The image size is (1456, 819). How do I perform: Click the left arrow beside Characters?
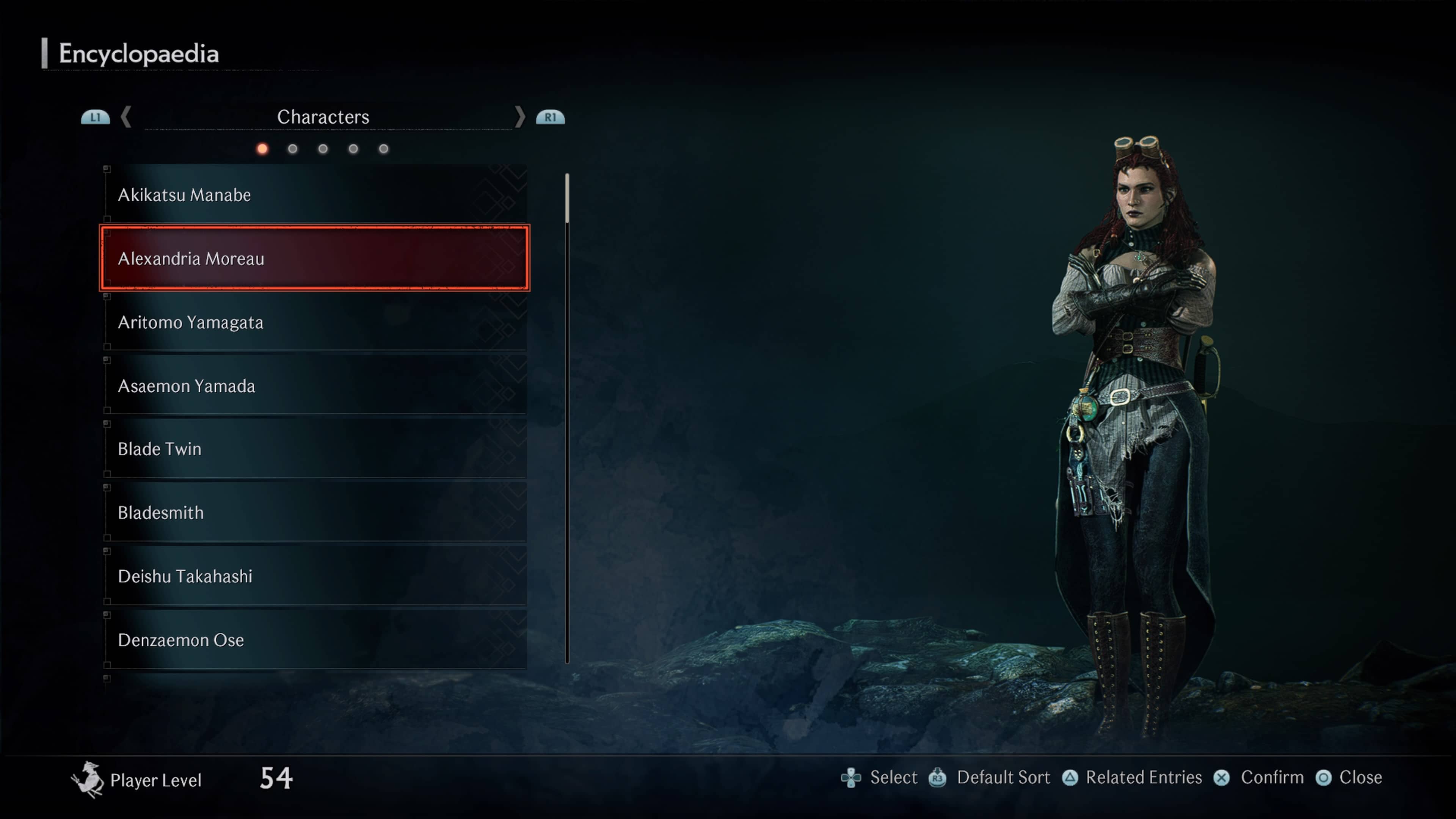point(126,117)
